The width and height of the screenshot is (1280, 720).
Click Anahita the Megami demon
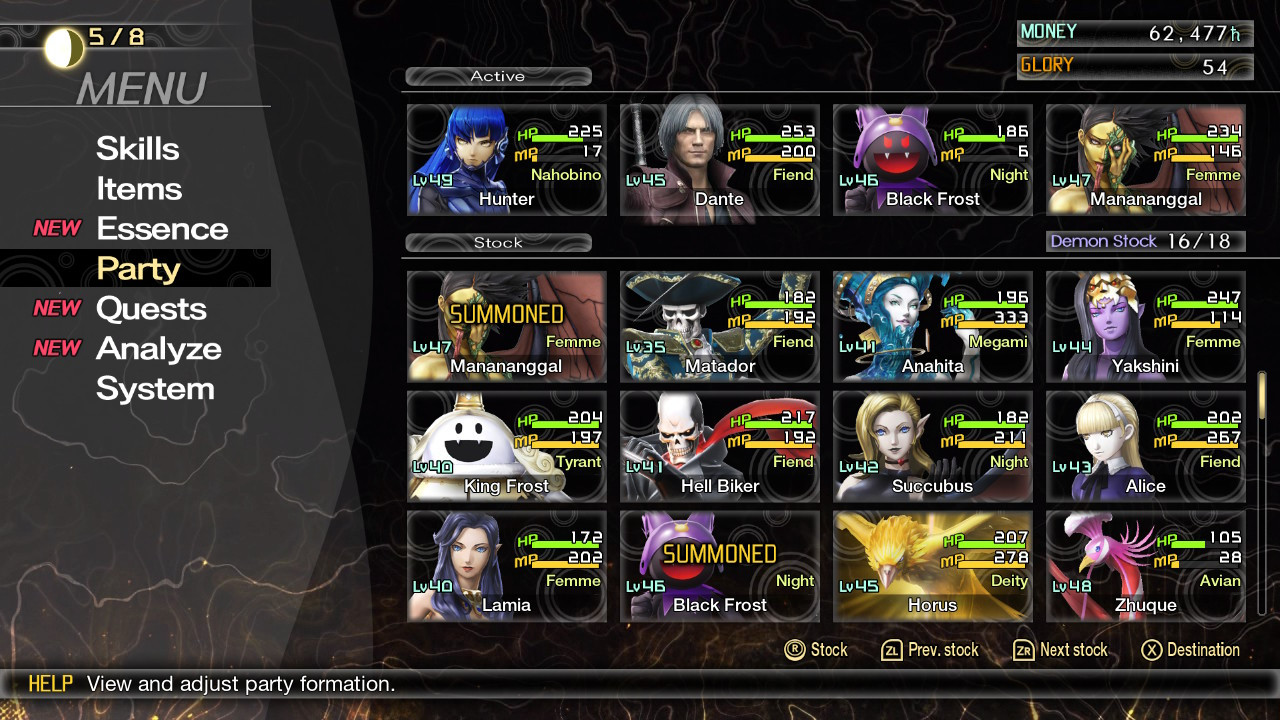(x=932, y=327)
